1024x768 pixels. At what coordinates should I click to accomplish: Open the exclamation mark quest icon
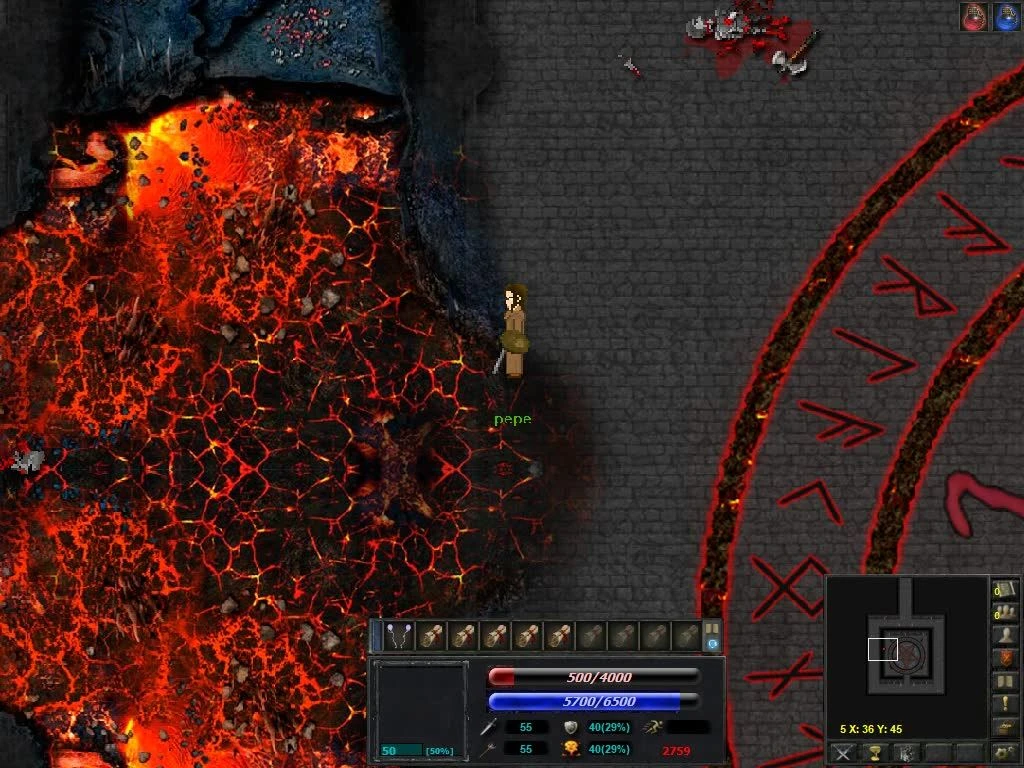click(x=1003, y=704)
